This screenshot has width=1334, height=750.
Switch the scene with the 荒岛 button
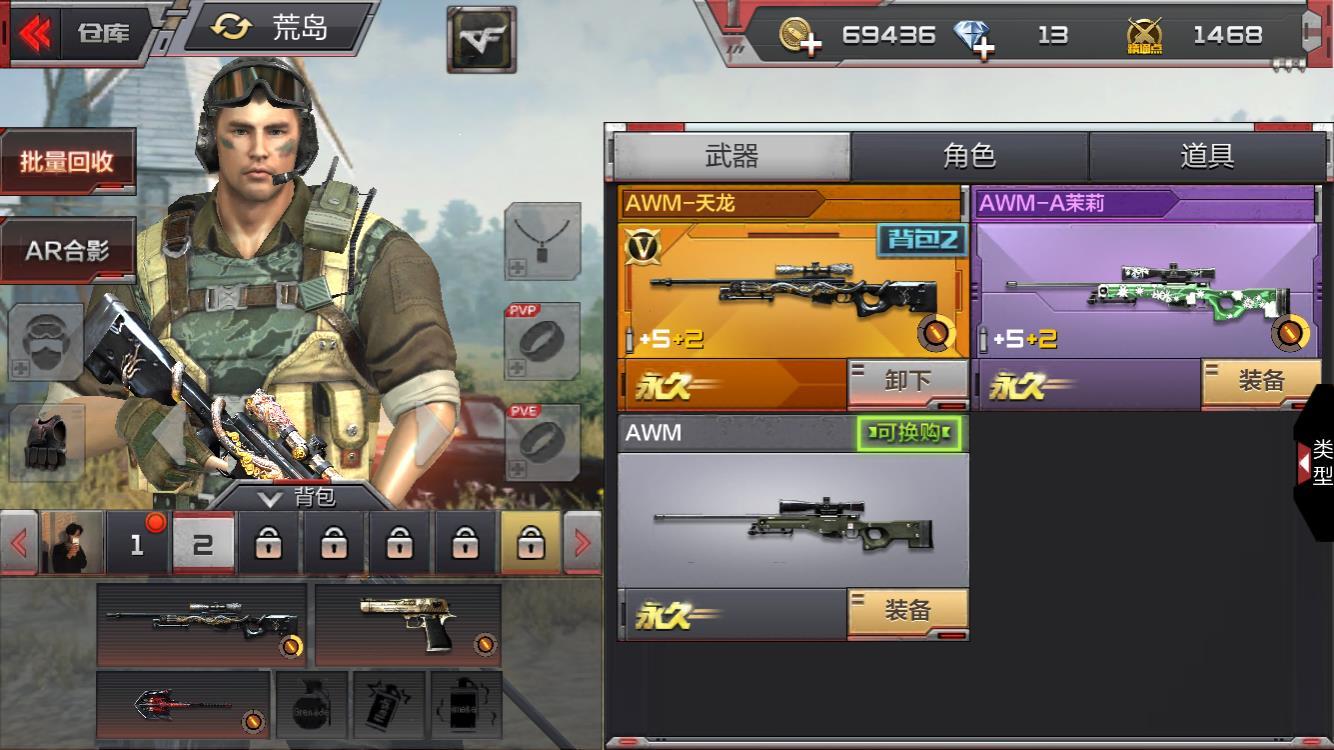pyautogui.click(x=276, y=28)
